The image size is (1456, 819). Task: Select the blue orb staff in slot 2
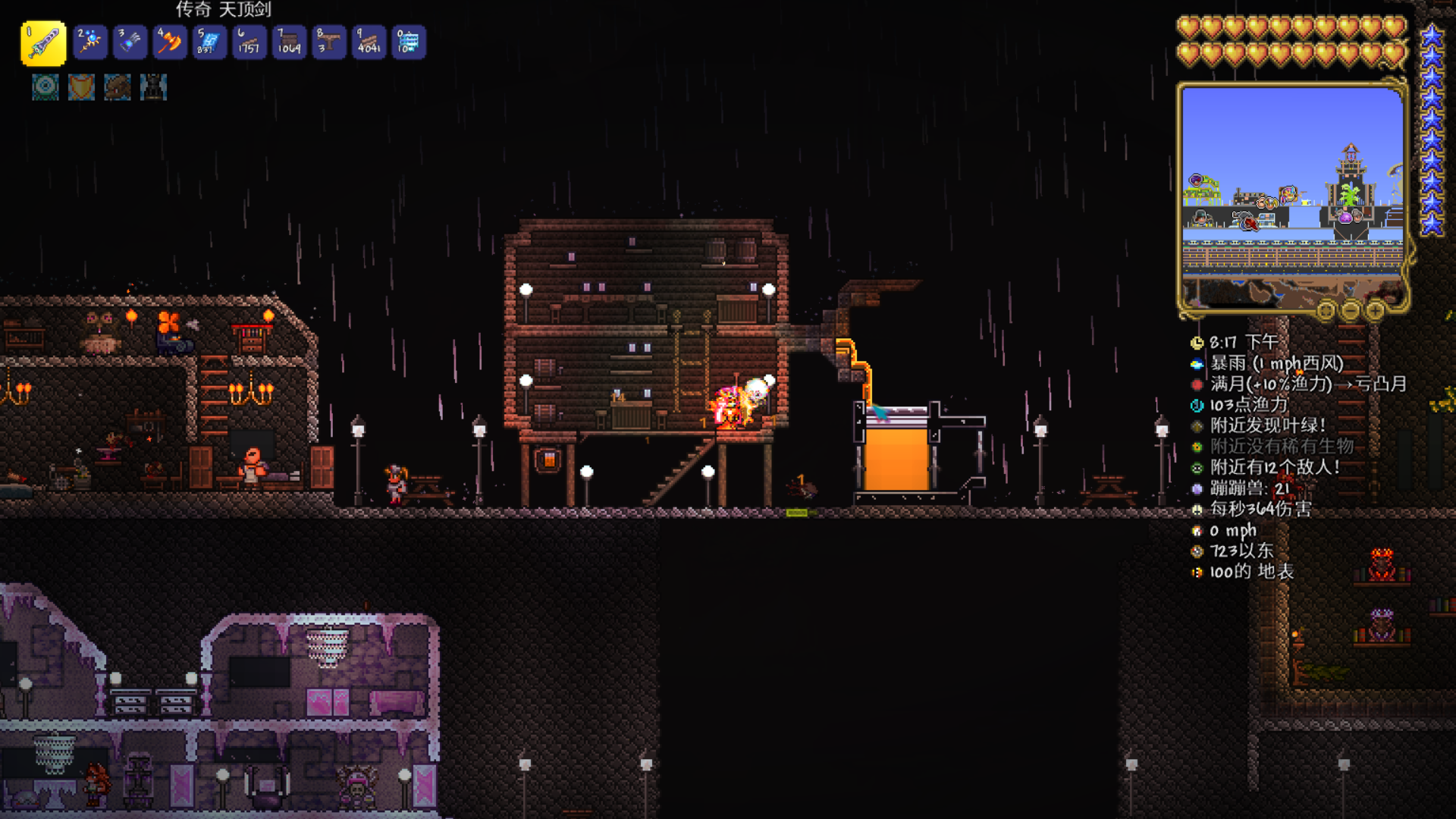pos(90,42)
